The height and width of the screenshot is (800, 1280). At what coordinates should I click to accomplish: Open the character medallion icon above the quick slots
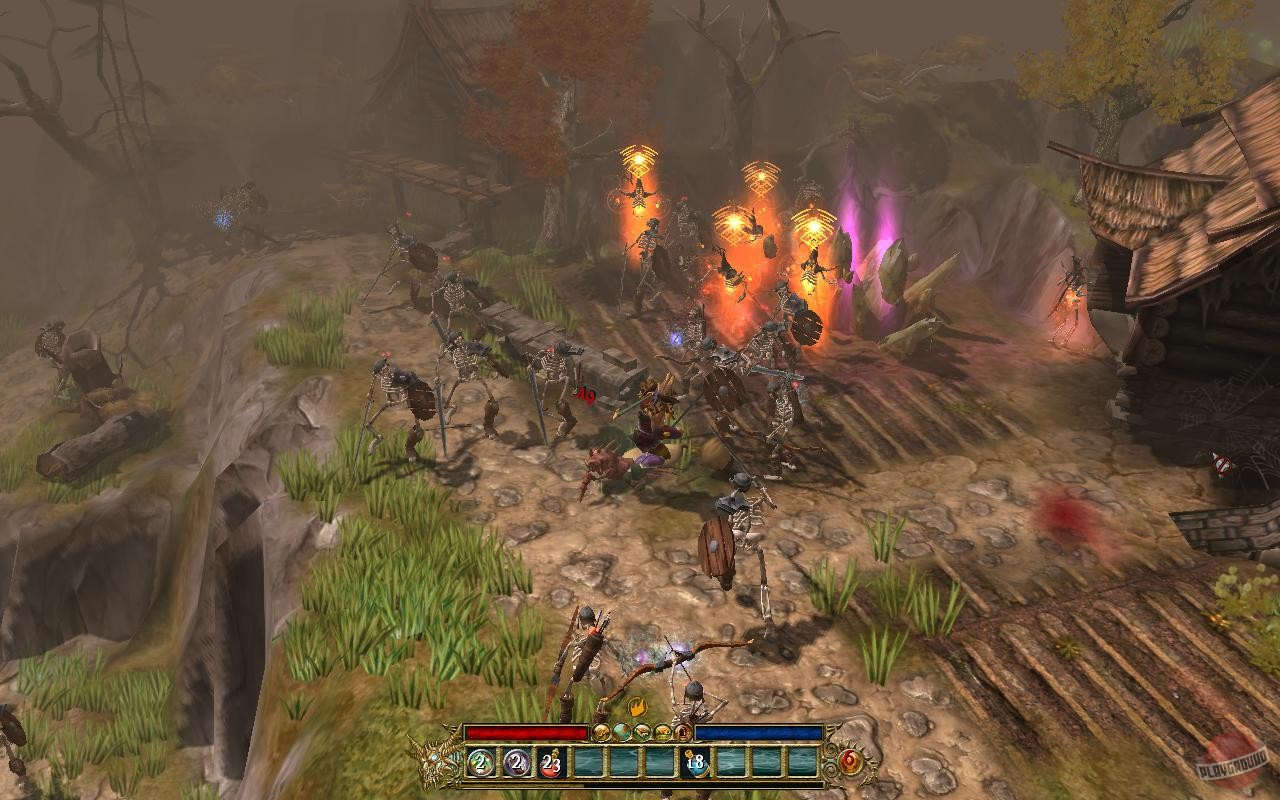pos(600,733)
